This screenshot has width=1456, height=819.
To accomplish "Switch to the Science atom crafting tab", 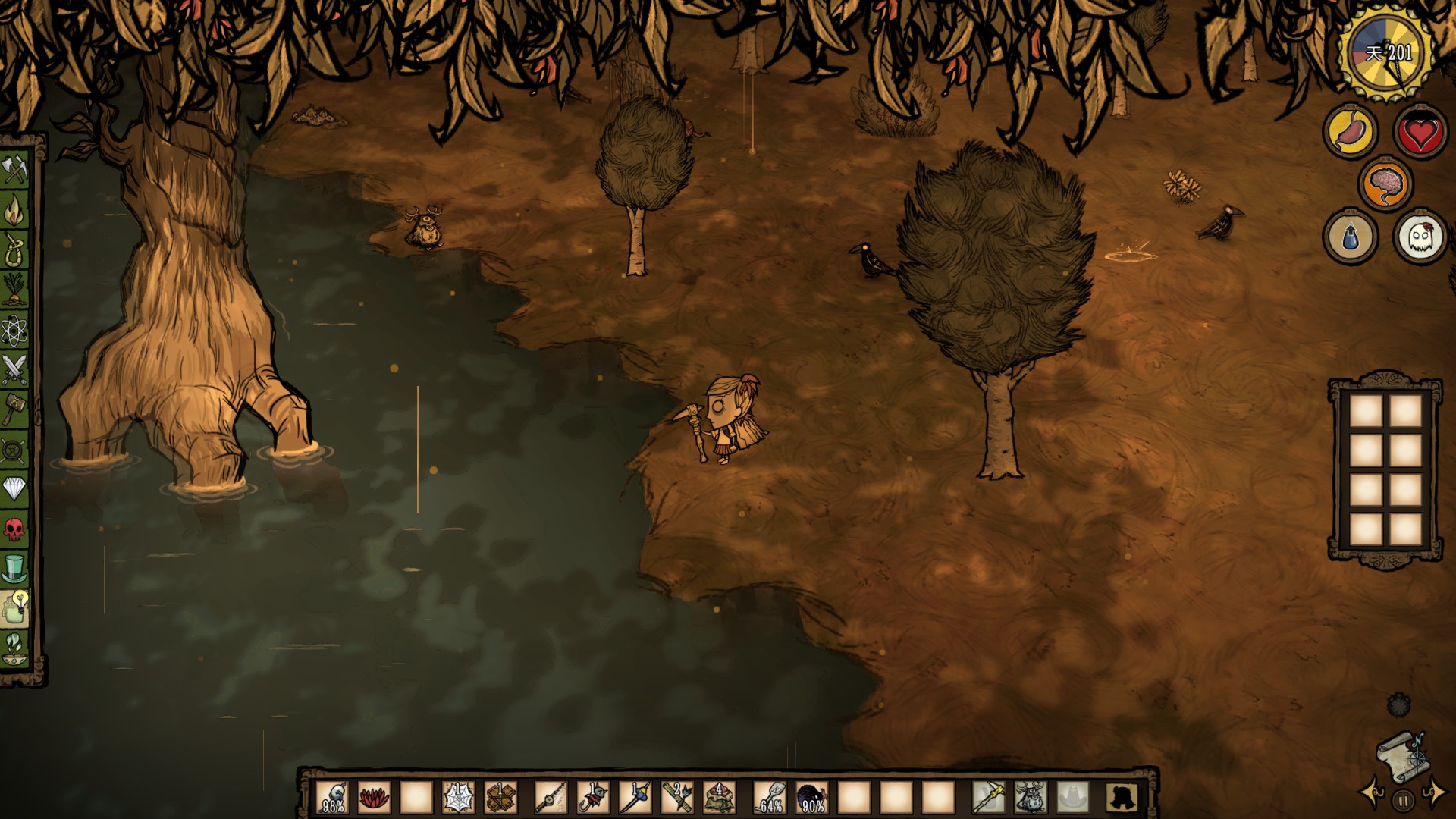I will tap(14, 329).
